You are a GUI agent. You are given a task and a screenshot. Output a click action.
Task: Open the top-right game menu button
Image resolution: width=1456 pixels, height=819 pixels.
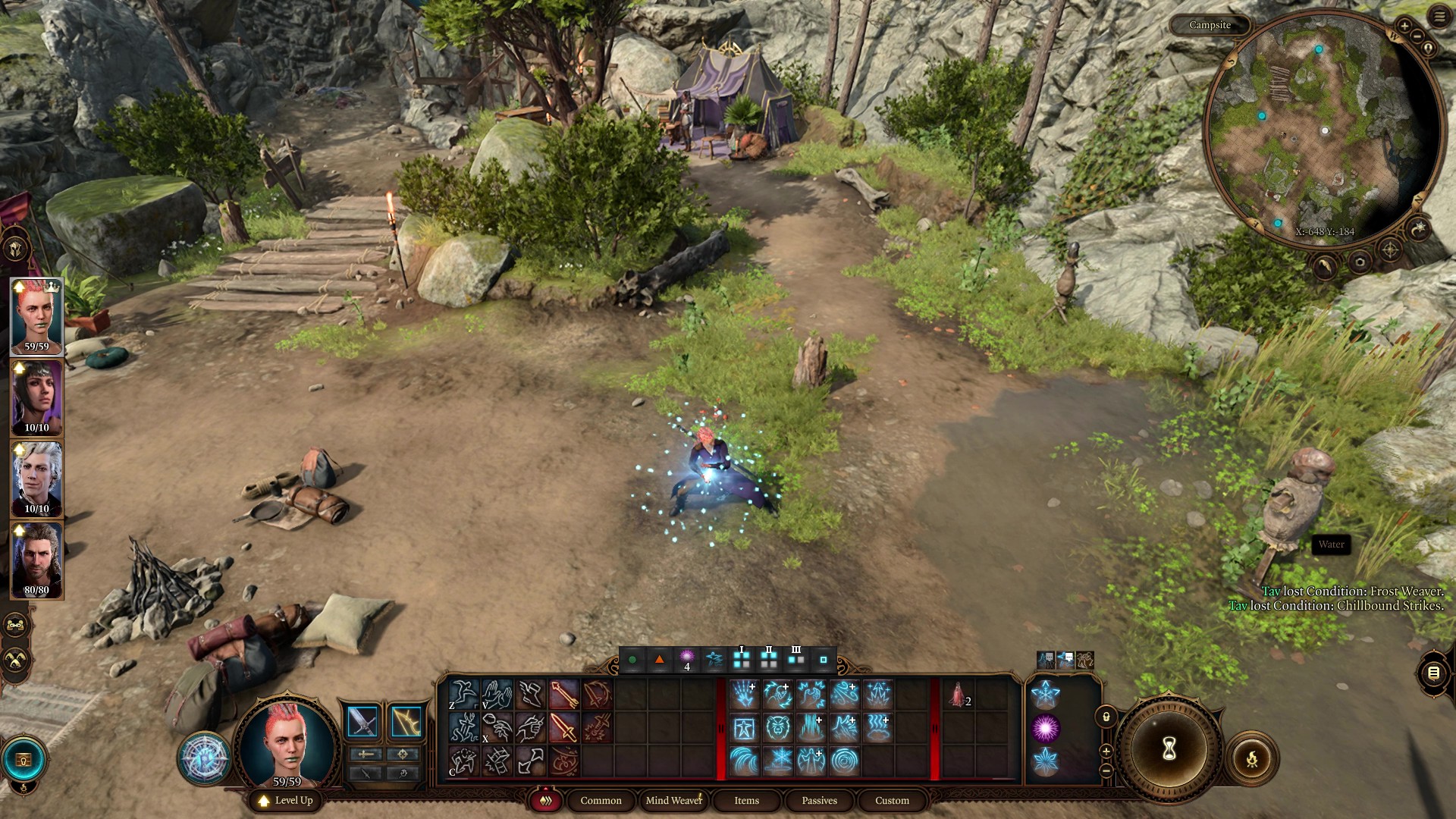tap(1439, 17)
